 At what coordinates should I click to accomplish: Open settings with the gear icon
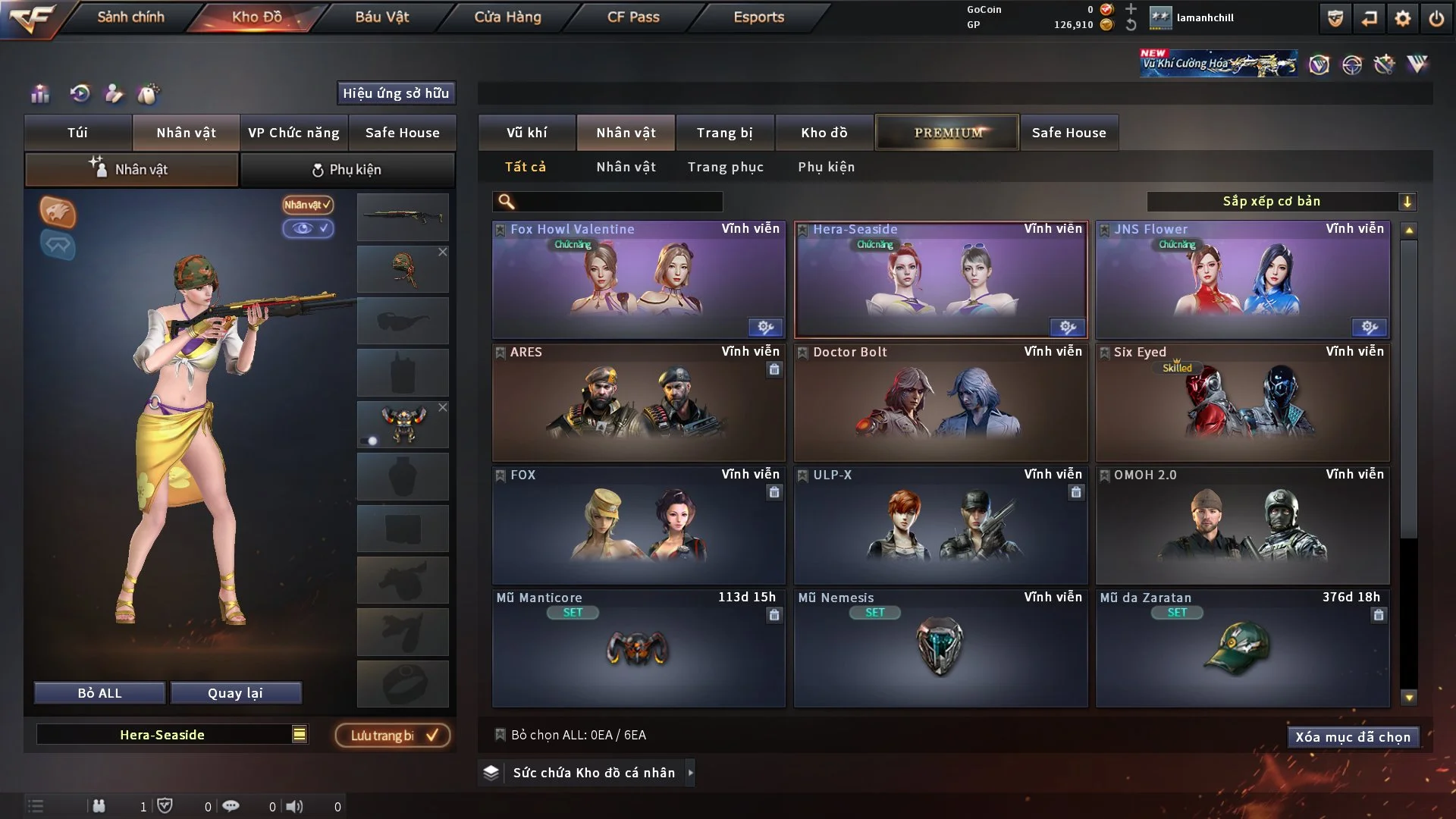click(x=1402, y=18)
